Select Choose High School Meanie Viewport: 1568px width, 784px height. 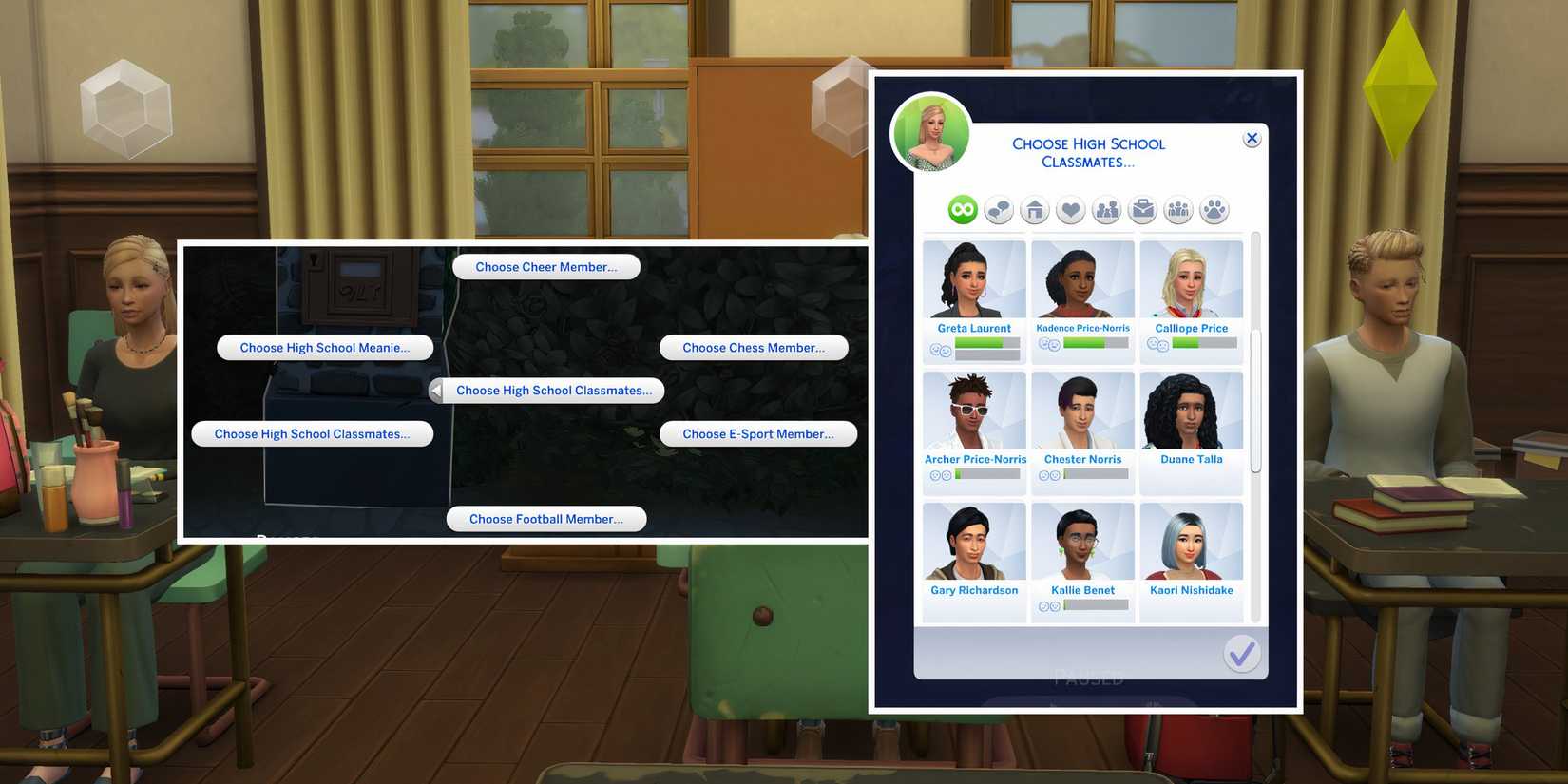coord(324,347)
